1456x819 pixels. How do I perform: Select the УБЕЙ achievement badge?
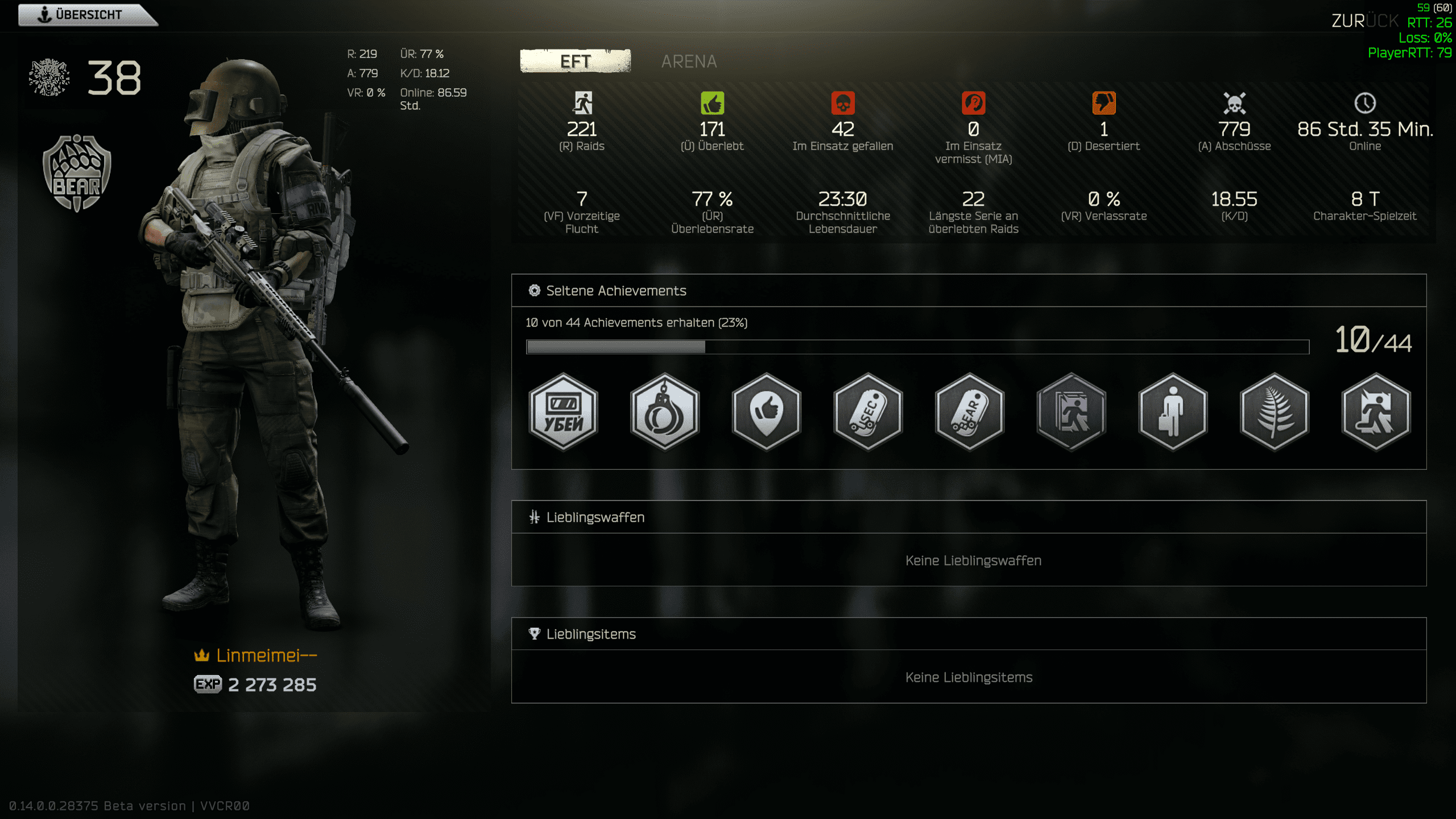pyautogui.click(x=563, y=412)
